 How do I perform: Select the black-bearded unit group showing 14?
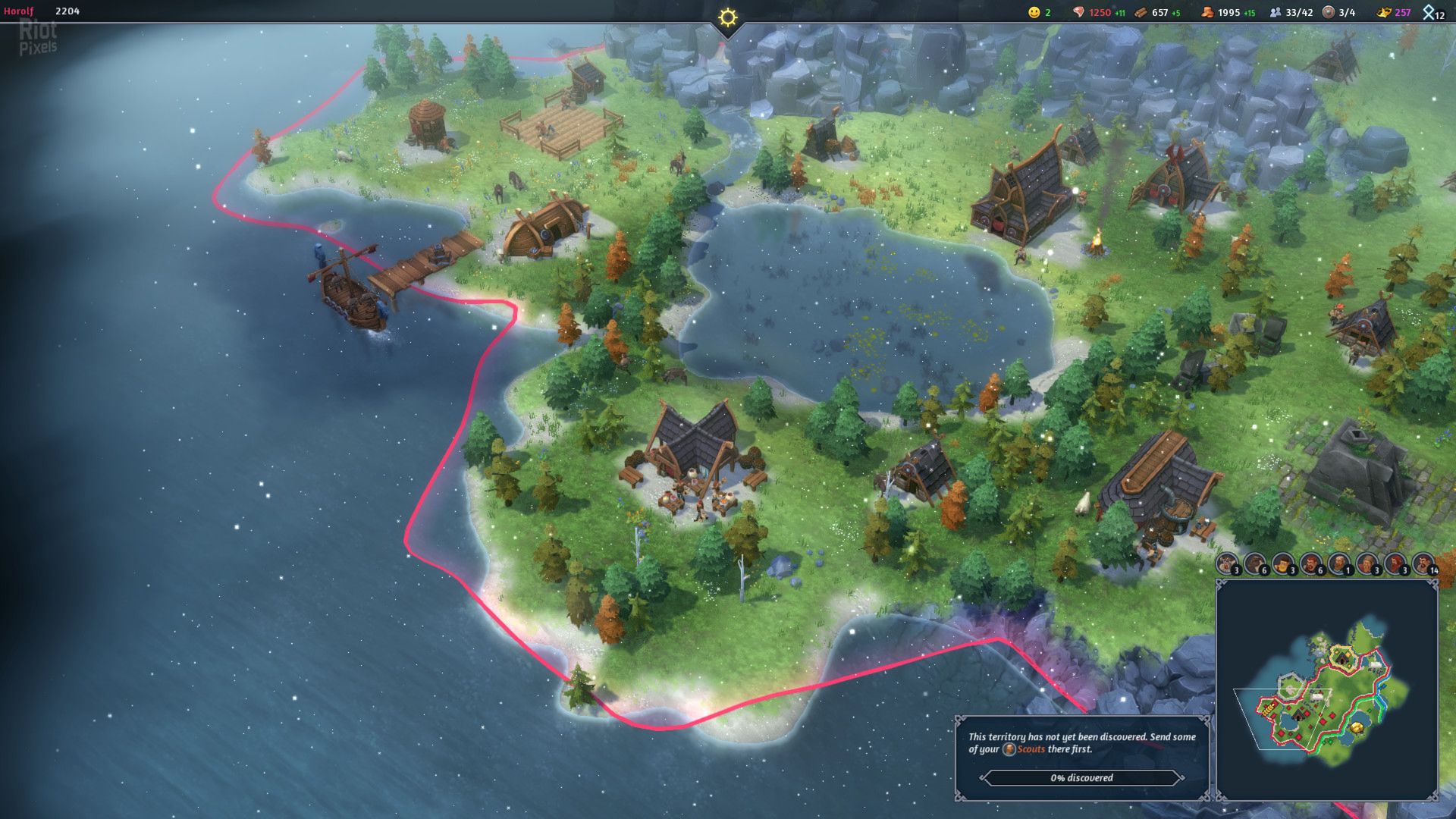point(1423,563)
